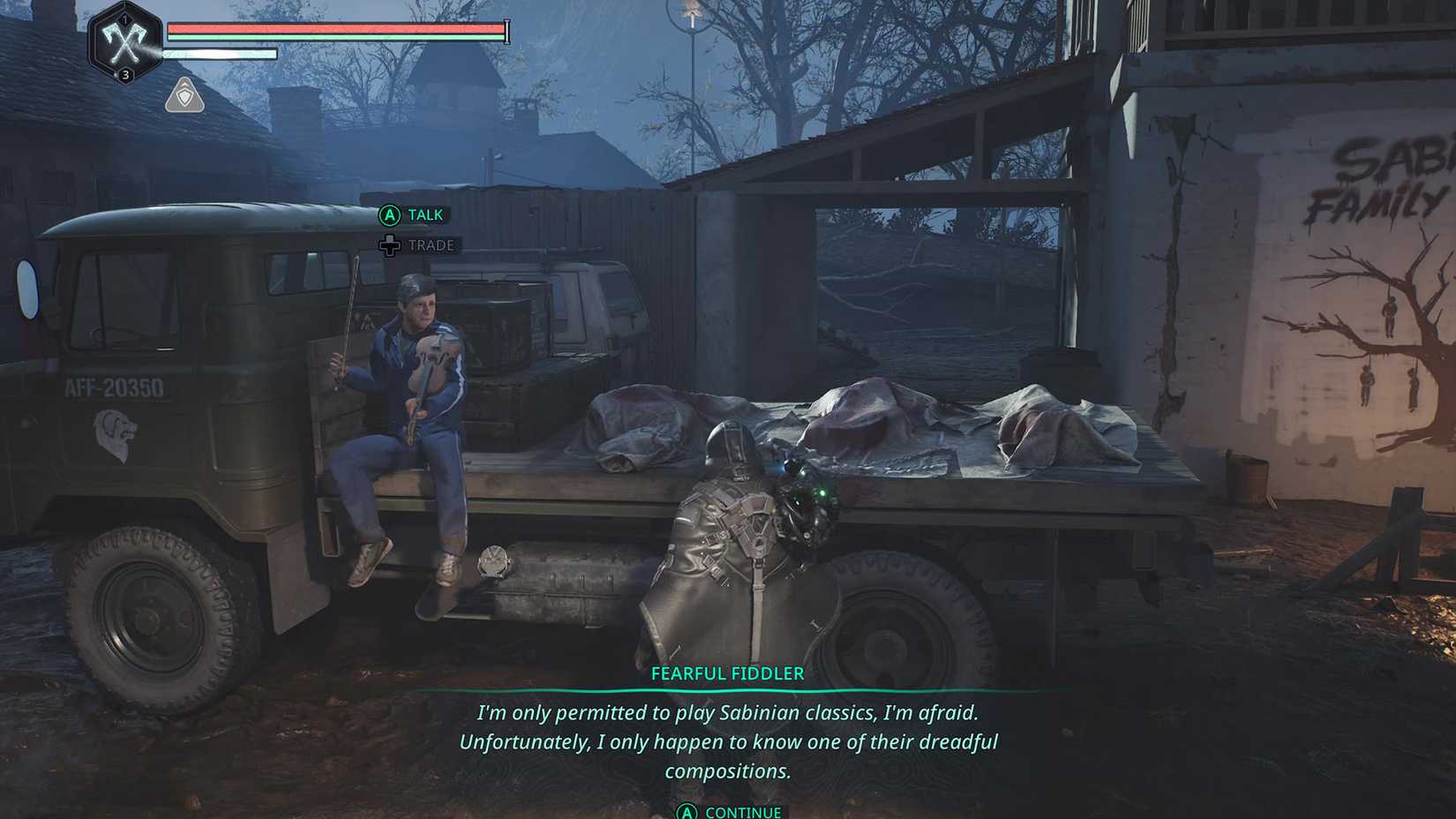This screenshot has width=1456, height=819.
Task: Choose the Talk interaction option
Action: pos(413,214)
